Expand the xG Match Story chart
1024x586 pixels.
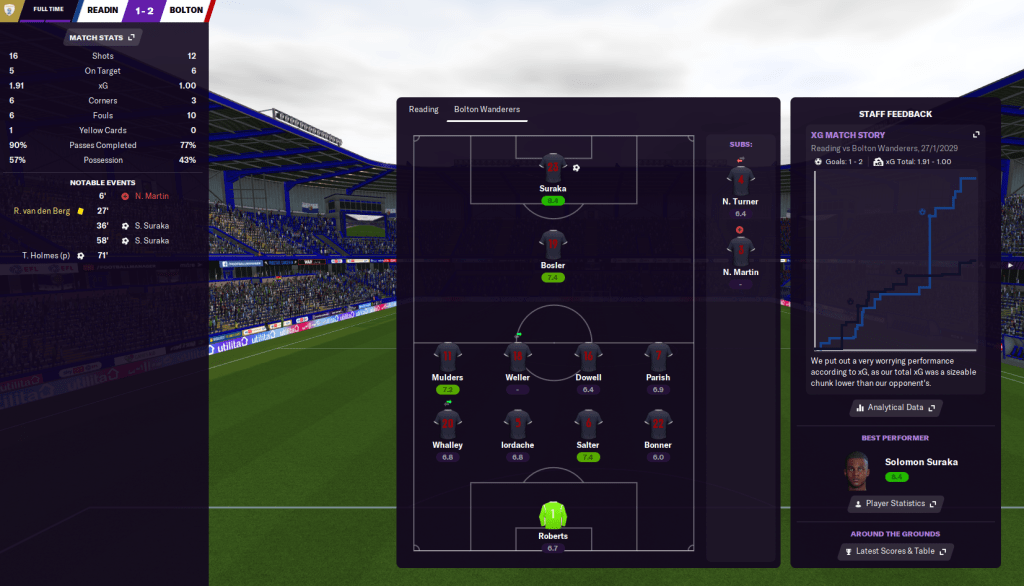click(x=977, y=135)
